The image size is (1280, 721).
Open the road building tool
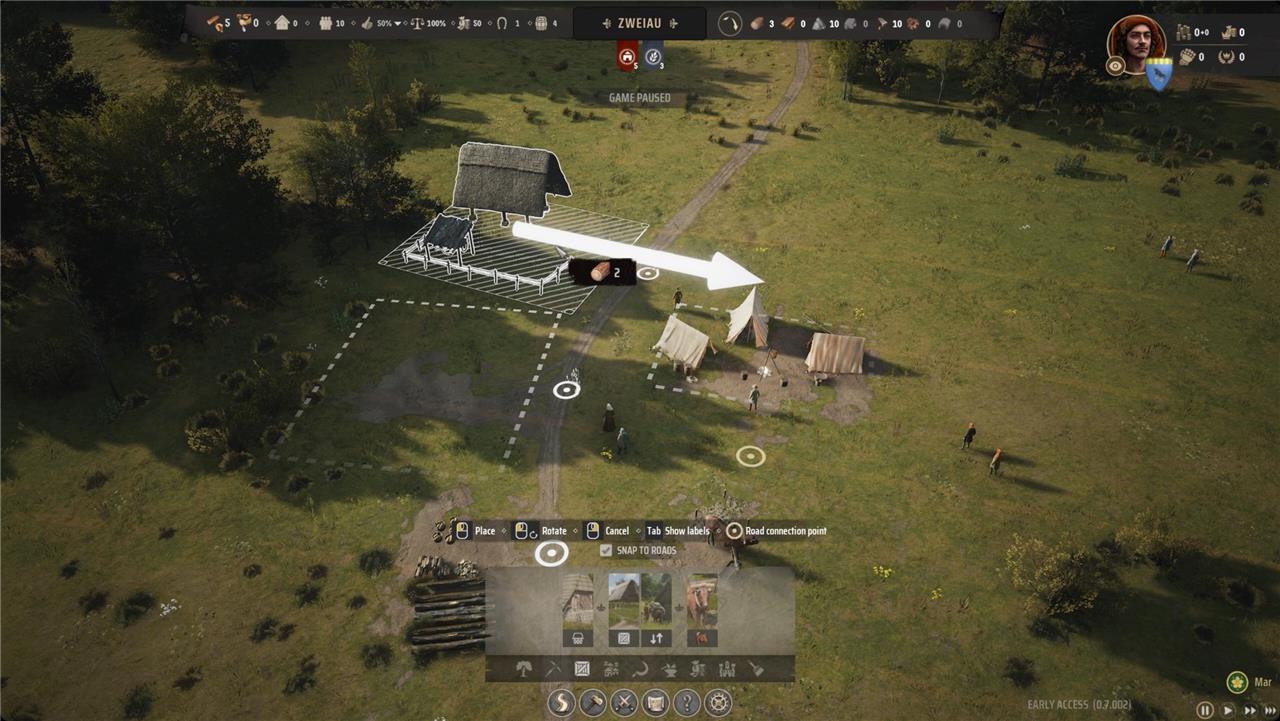tap(562, 703)
